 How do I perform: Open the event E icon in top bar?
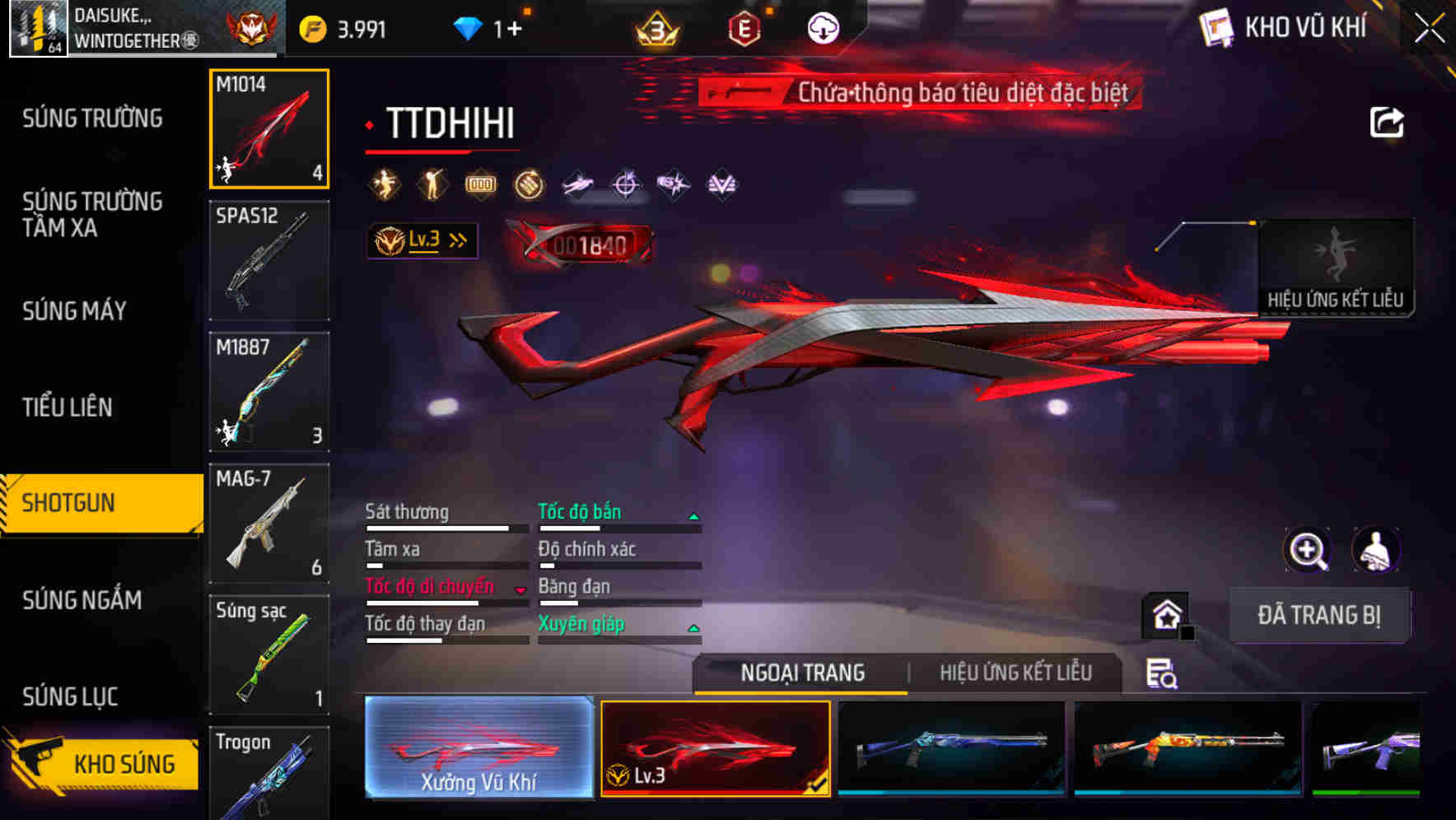tap(744, 27)
